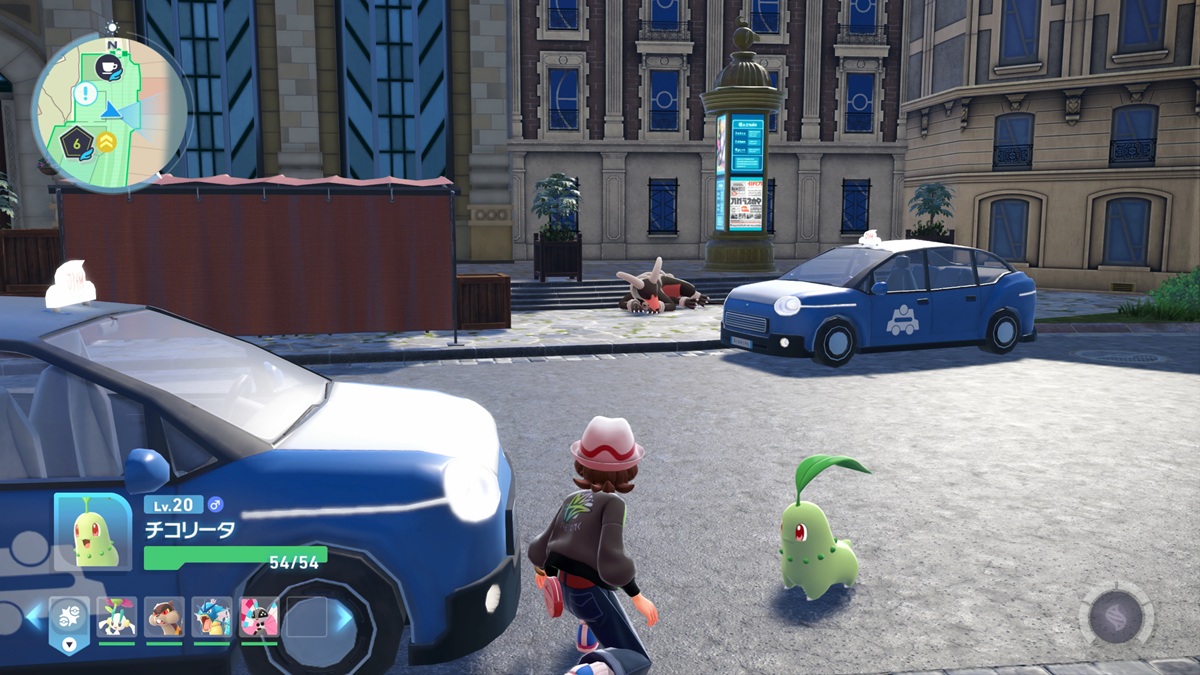Switch to the Gyarados party slot
The image size is (1200, 675).
pyautogui.click(x=212, y=617)
